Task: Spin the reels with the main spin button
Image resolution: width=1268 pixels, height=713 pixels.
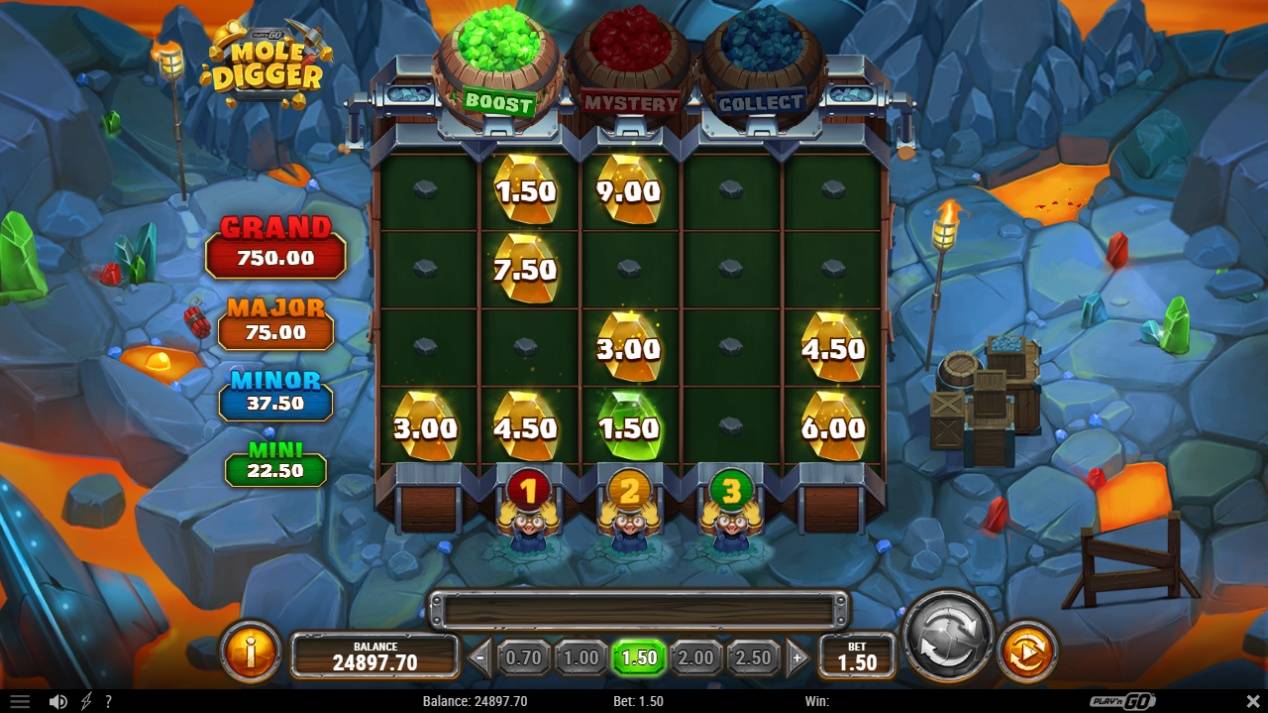Action: click(947, 638)
